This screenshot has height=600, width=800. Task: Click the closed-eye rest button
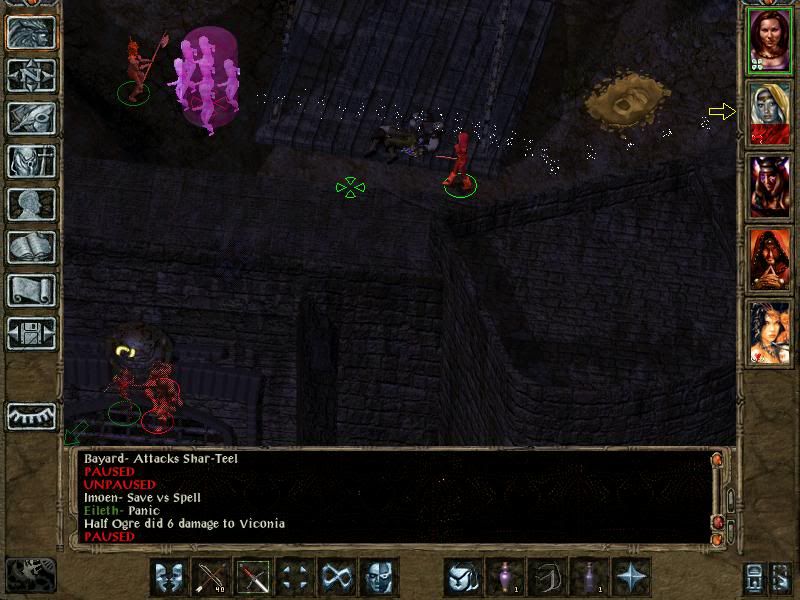coord(31,415)
